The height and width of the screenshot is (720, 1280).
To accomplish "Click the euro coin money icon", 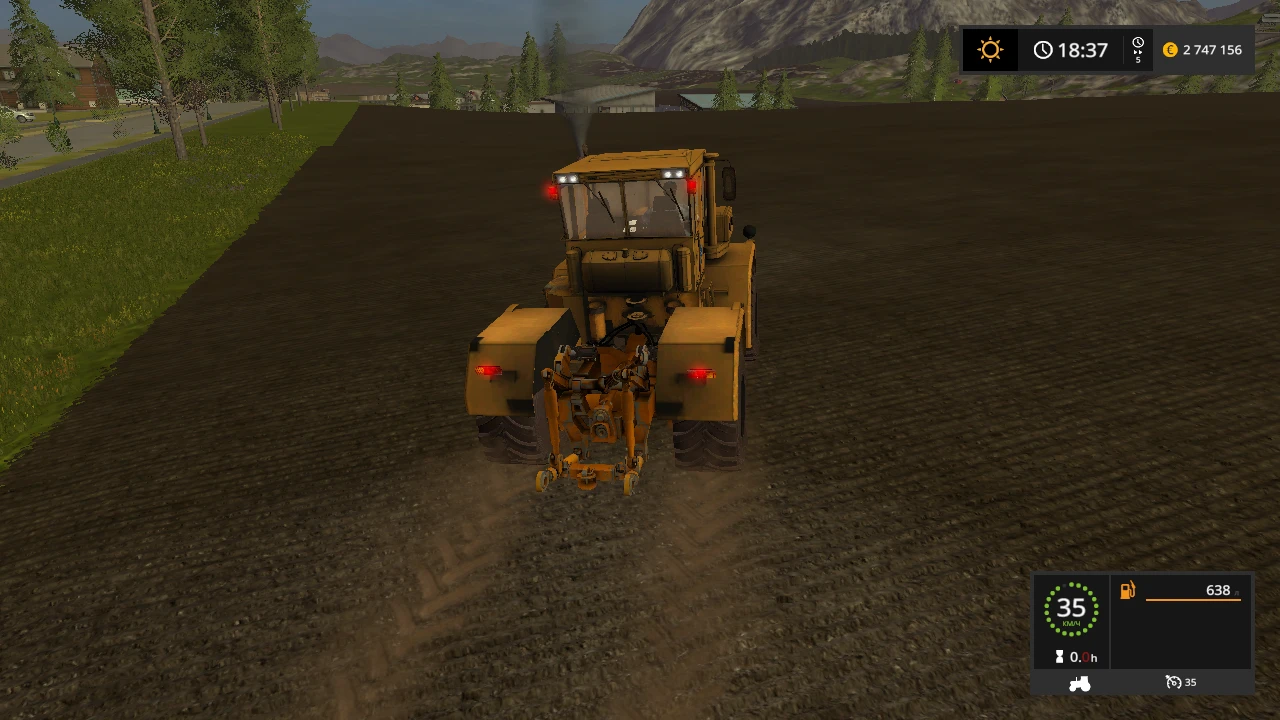I will 1170,49.
